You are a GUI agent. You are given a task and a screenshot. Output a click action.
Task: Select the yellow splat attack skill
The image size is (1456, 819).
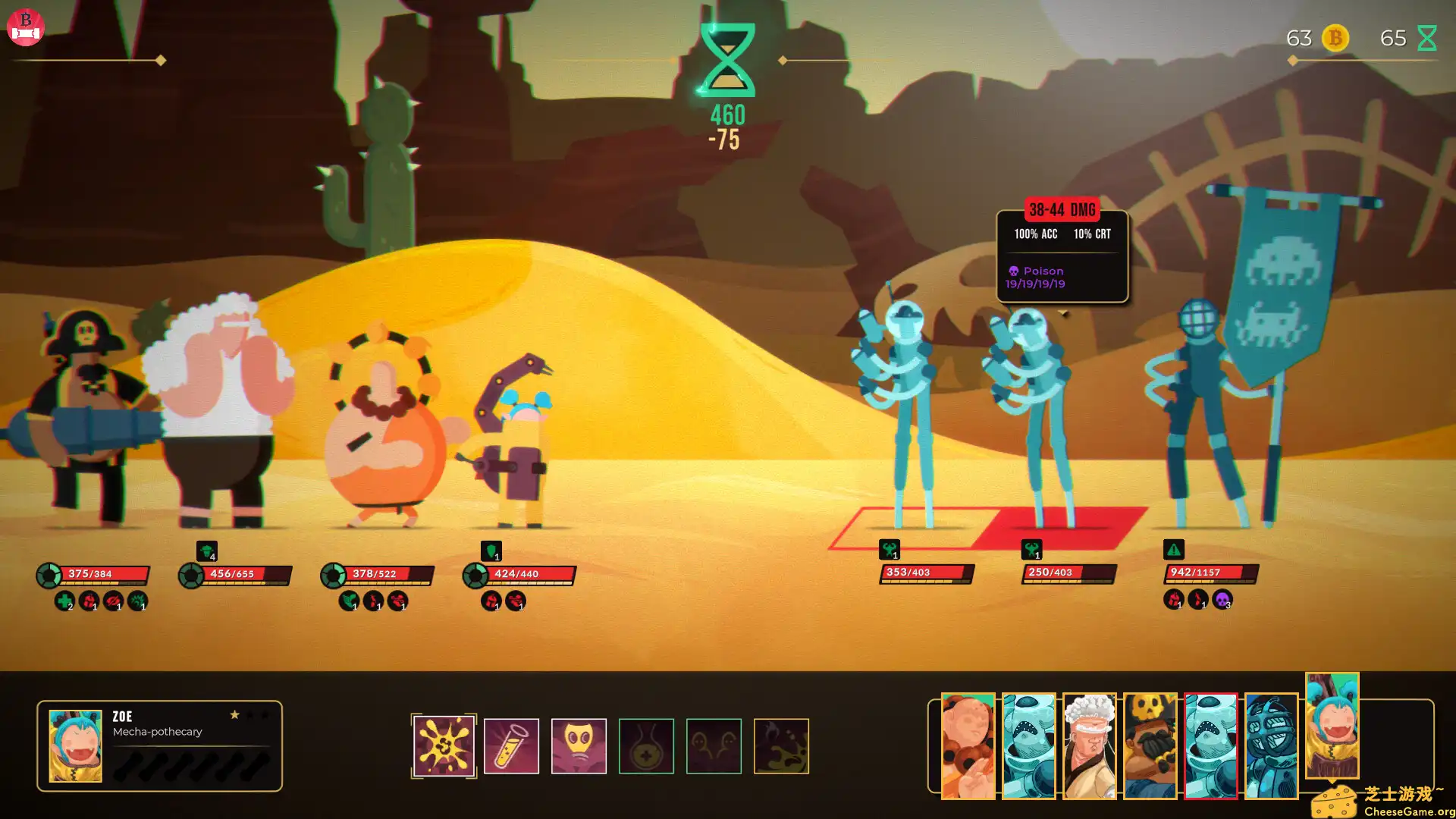pos(444,746)
